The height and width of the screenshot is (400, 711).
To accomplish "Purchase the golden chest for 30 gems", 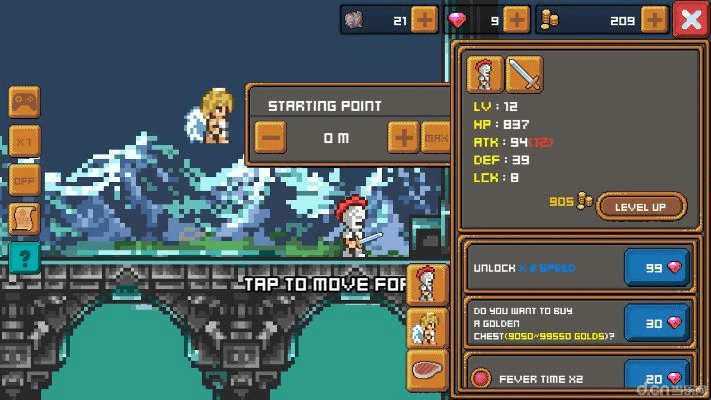I will [x=656, y=324].
